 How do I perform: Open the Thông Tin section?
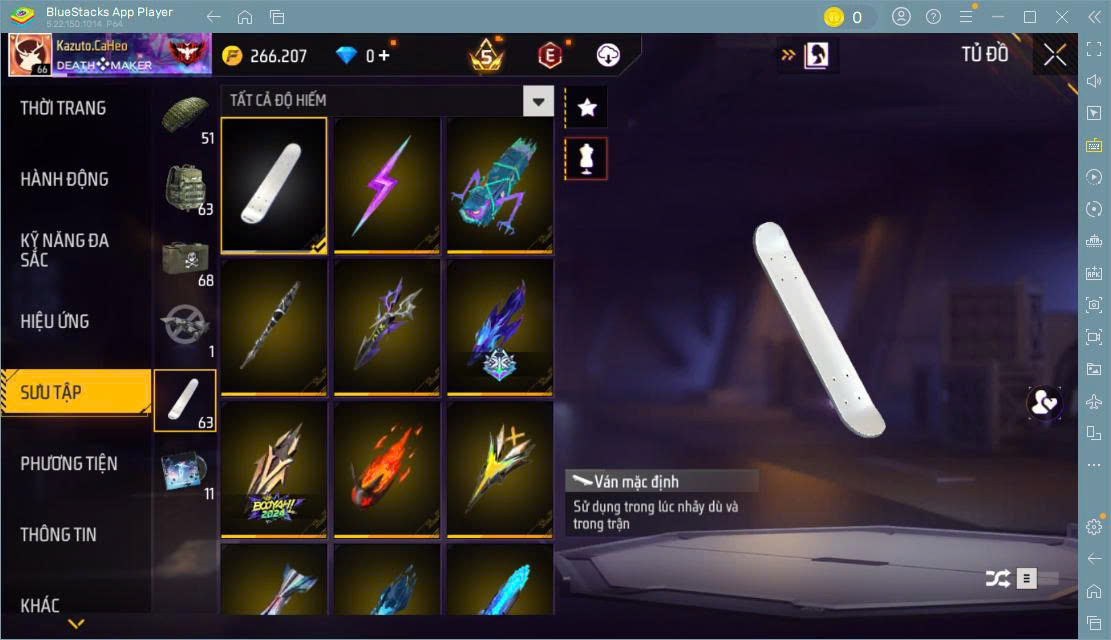pos(59,534)
